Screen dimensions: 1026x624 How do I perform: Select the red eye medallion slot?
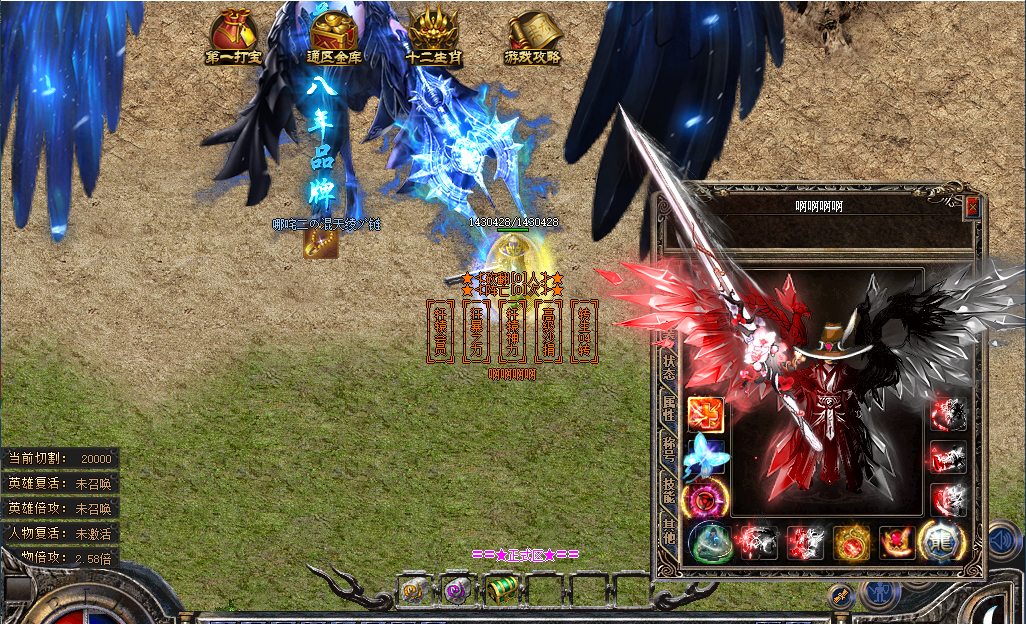pyautogui.click(x=704, y=497)
